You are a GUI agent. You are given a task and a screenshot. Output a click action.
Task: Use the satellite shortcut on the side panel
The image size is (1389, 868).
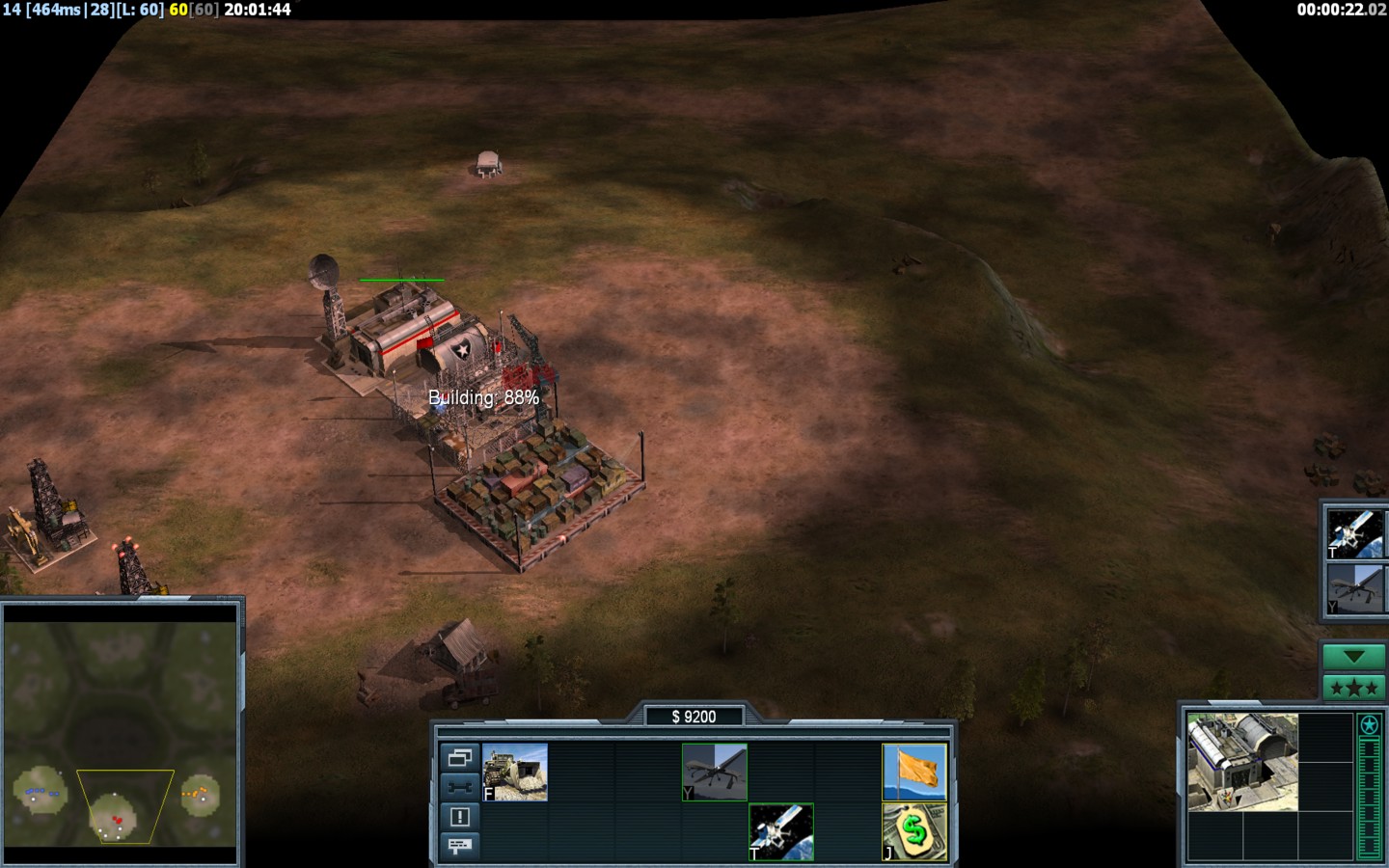[1355, 533]
